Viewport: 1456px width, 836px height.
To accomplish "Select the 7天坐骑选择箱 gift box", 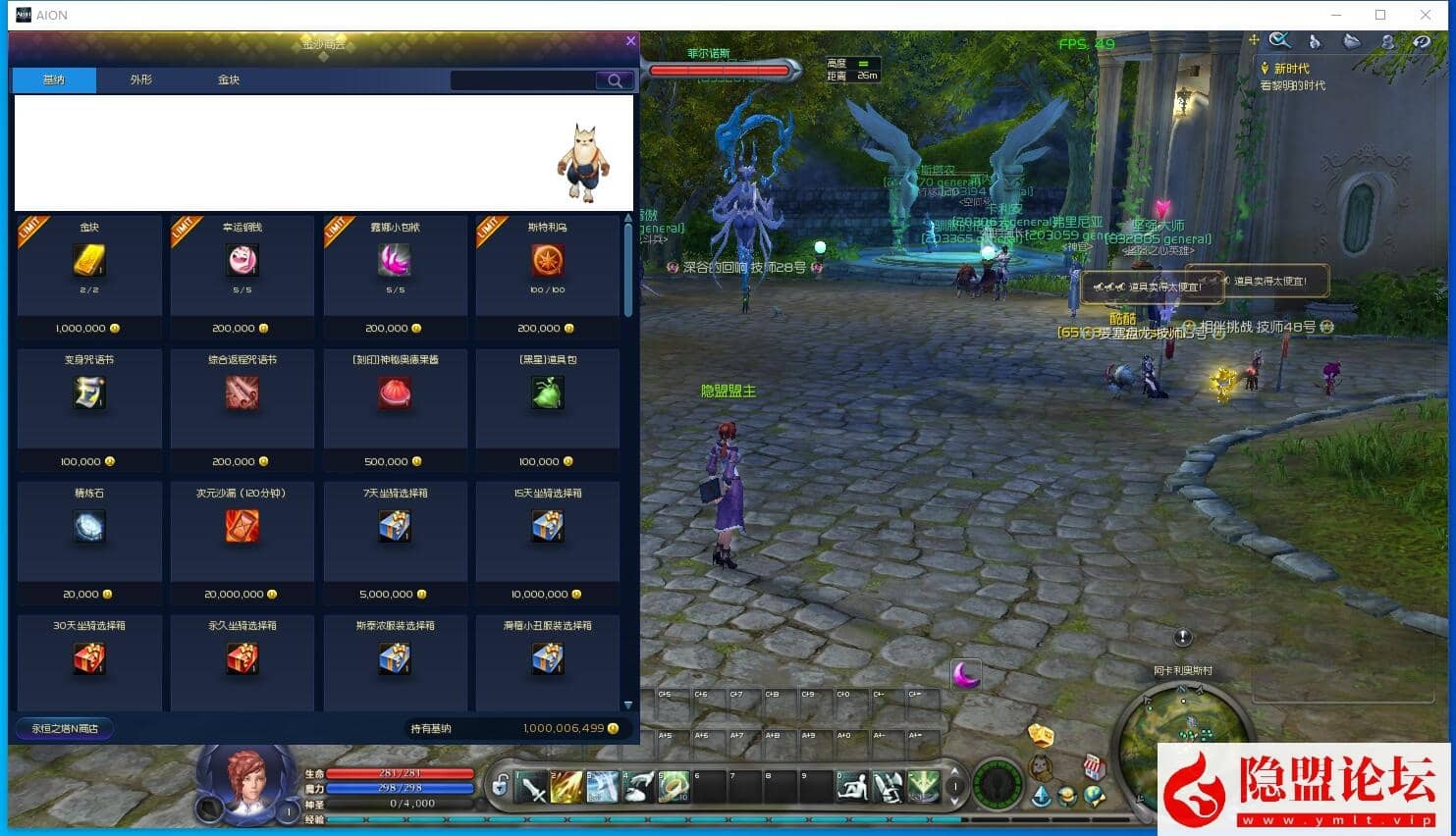I will pos(395,527).
